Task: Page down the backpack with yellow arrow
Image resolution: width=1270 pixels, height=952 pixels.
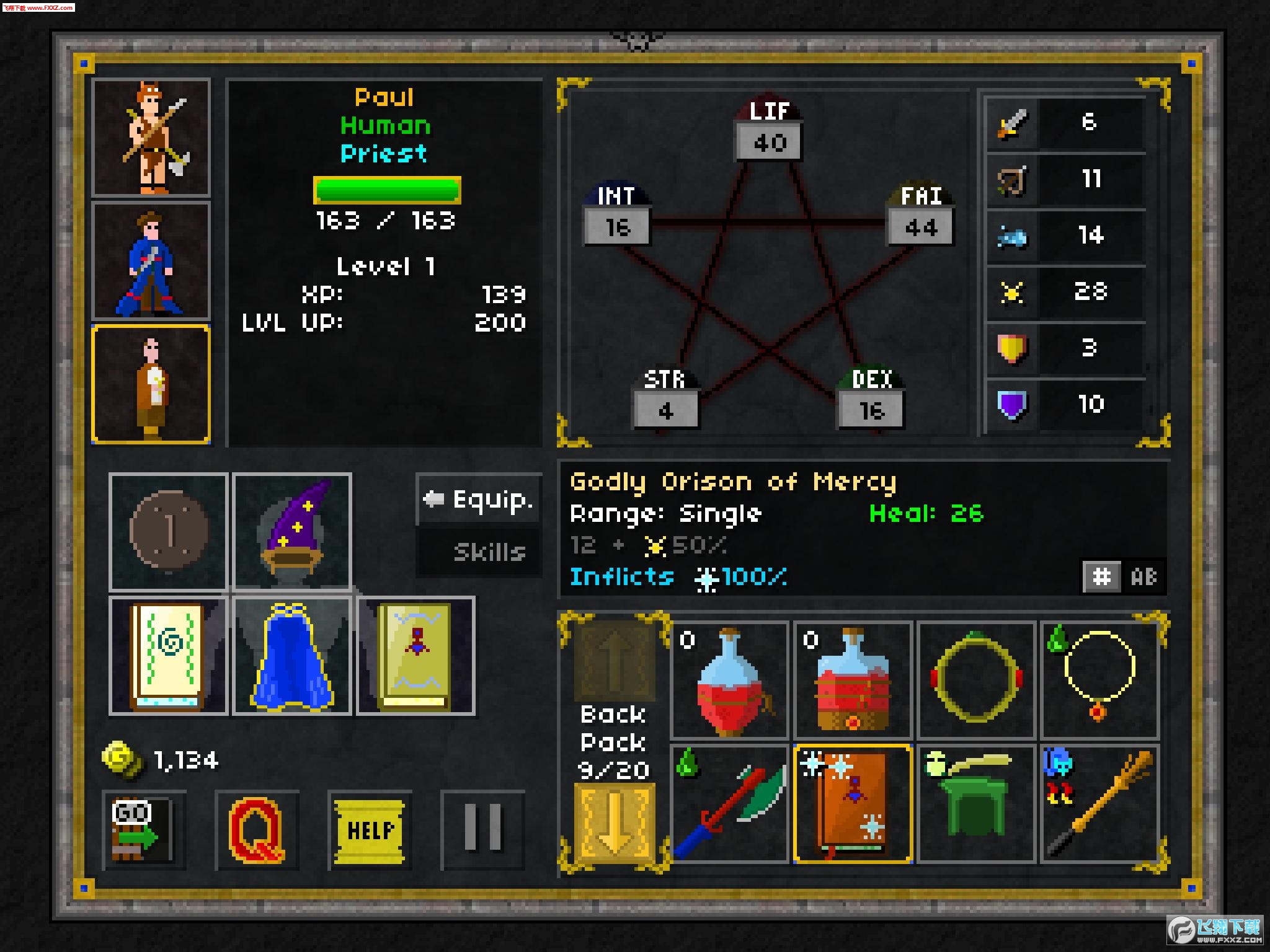Action: click(614, 821)
